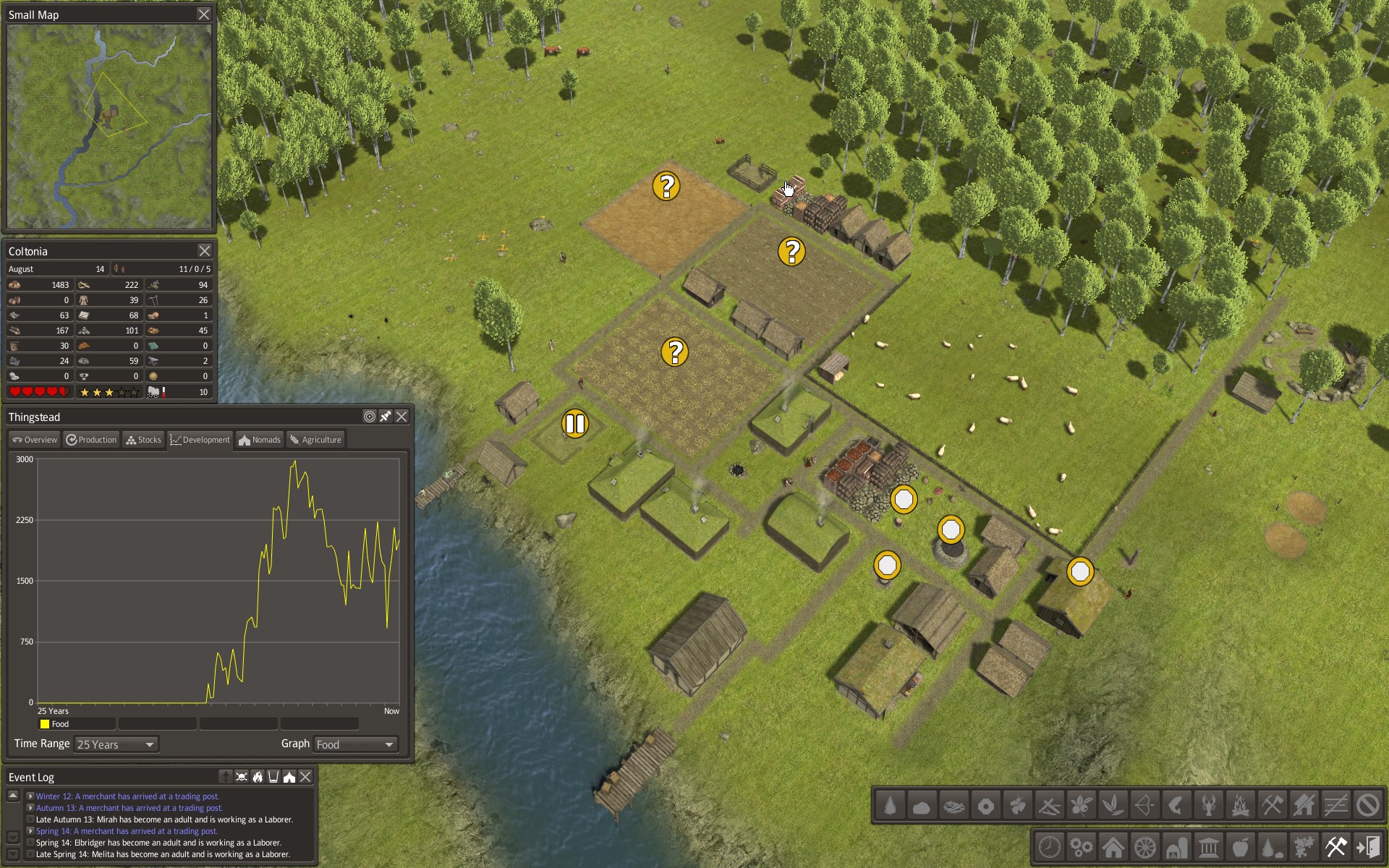Image resolution: width=1389 pixels, height=868 pixels.
Task: Select the Nomads tab
Action: [260, 440]
